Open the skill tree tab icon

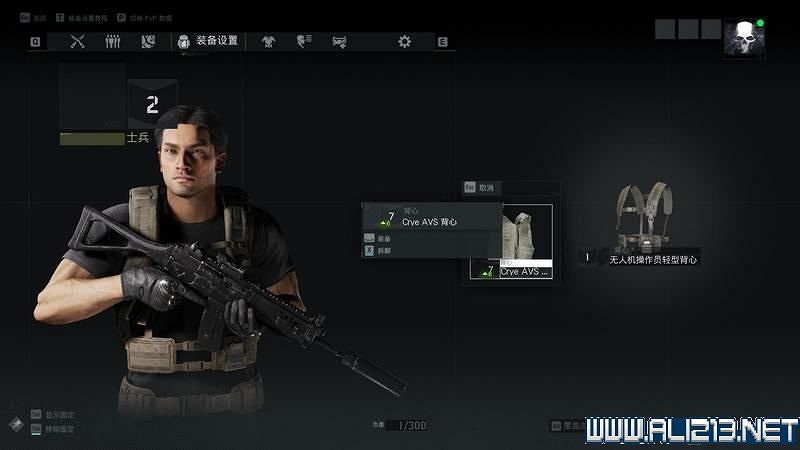pos(148,42)
